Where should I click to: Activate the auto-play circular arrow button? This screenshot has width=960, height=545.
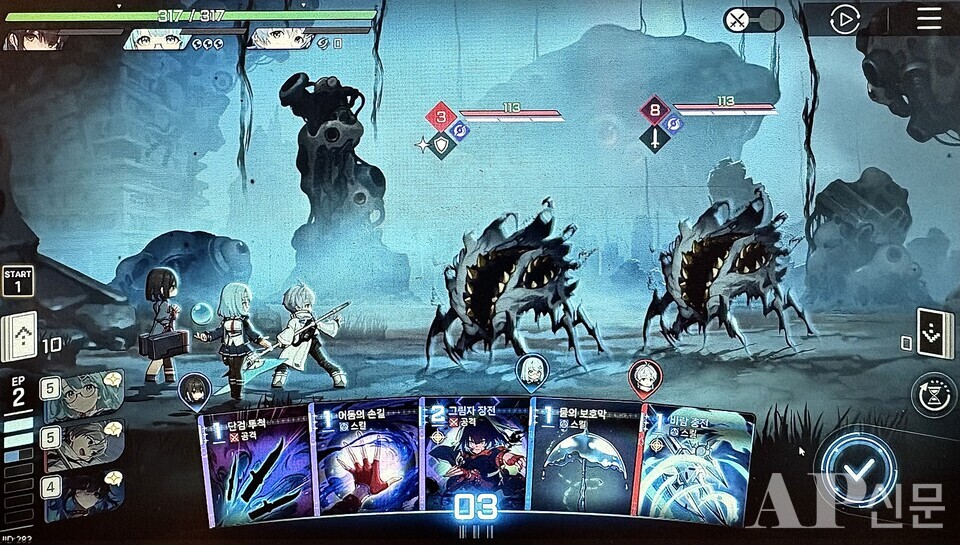click(x=845, y=20)
